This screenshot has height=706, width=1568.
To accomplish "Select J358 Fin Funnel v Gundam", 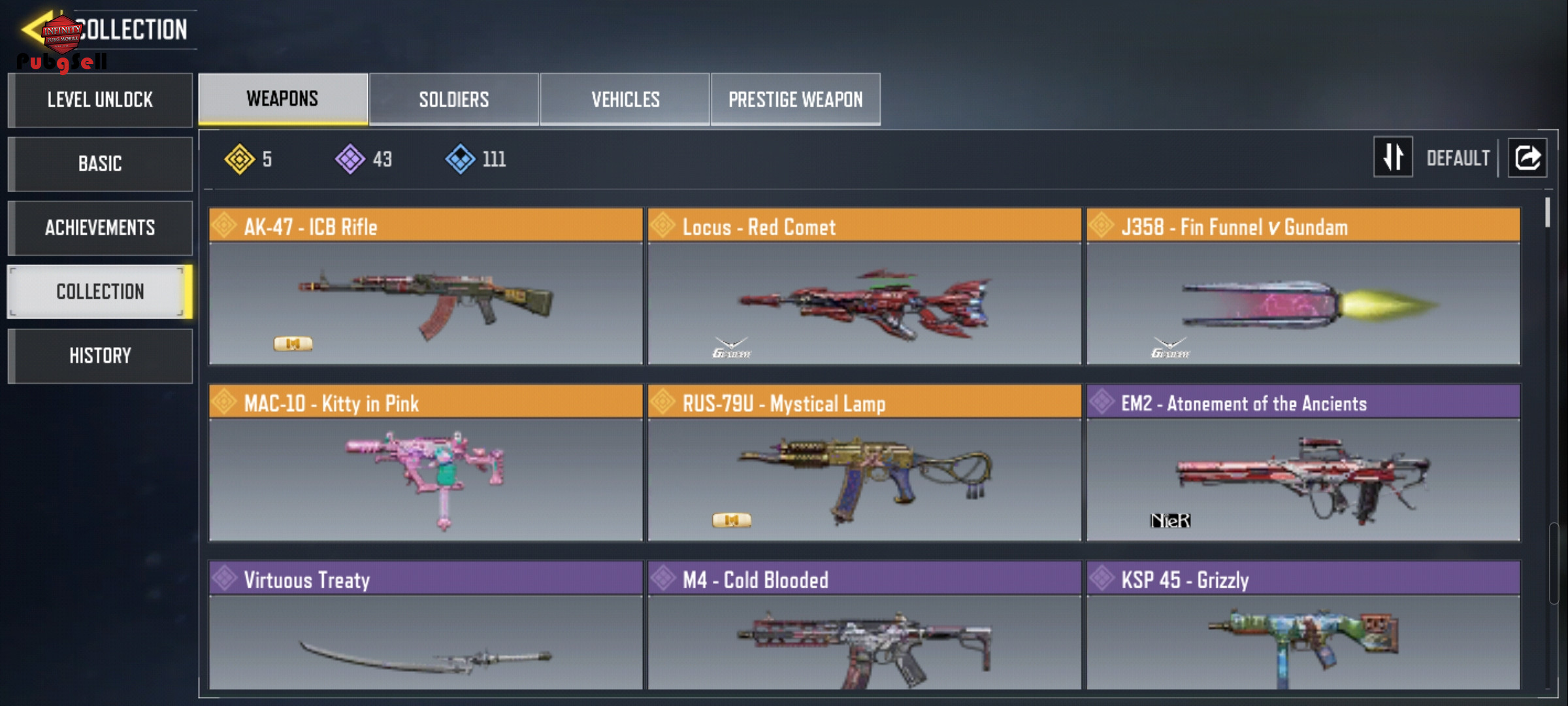I will pyautogui.click(x=1303, y=286).
